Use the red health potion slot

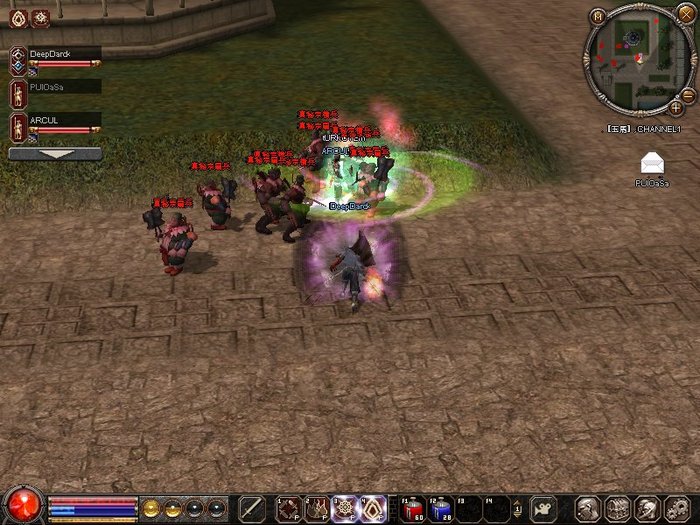(413, 508)
